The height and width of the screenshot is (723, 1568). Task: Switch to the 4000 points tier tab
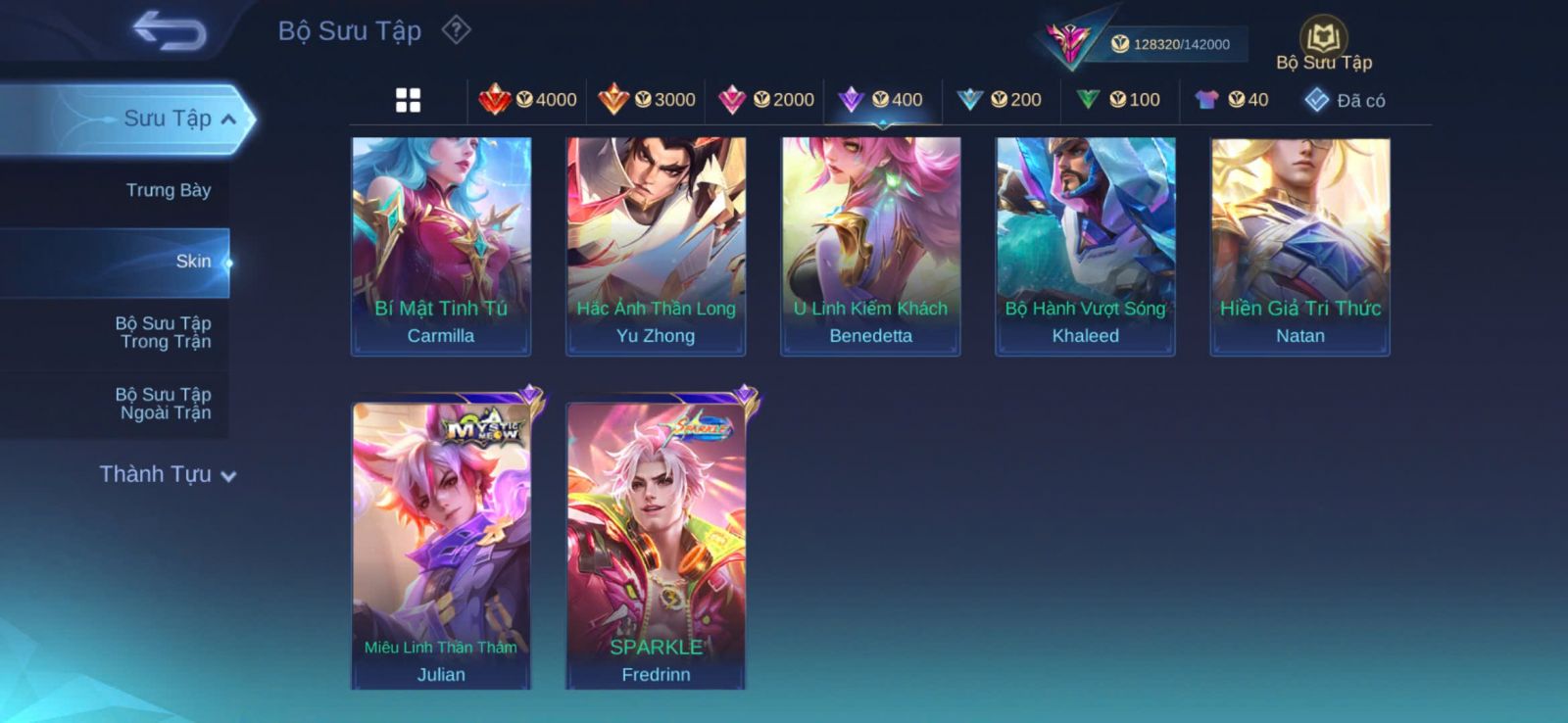527,100
